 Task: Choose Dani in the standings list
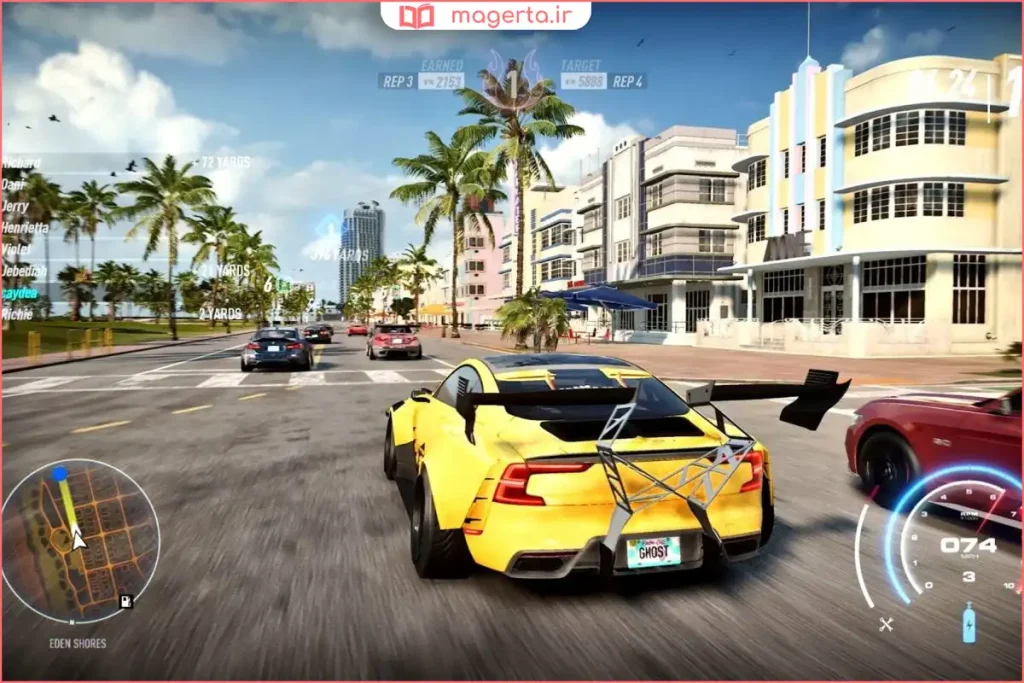click(x=14, y=185)
